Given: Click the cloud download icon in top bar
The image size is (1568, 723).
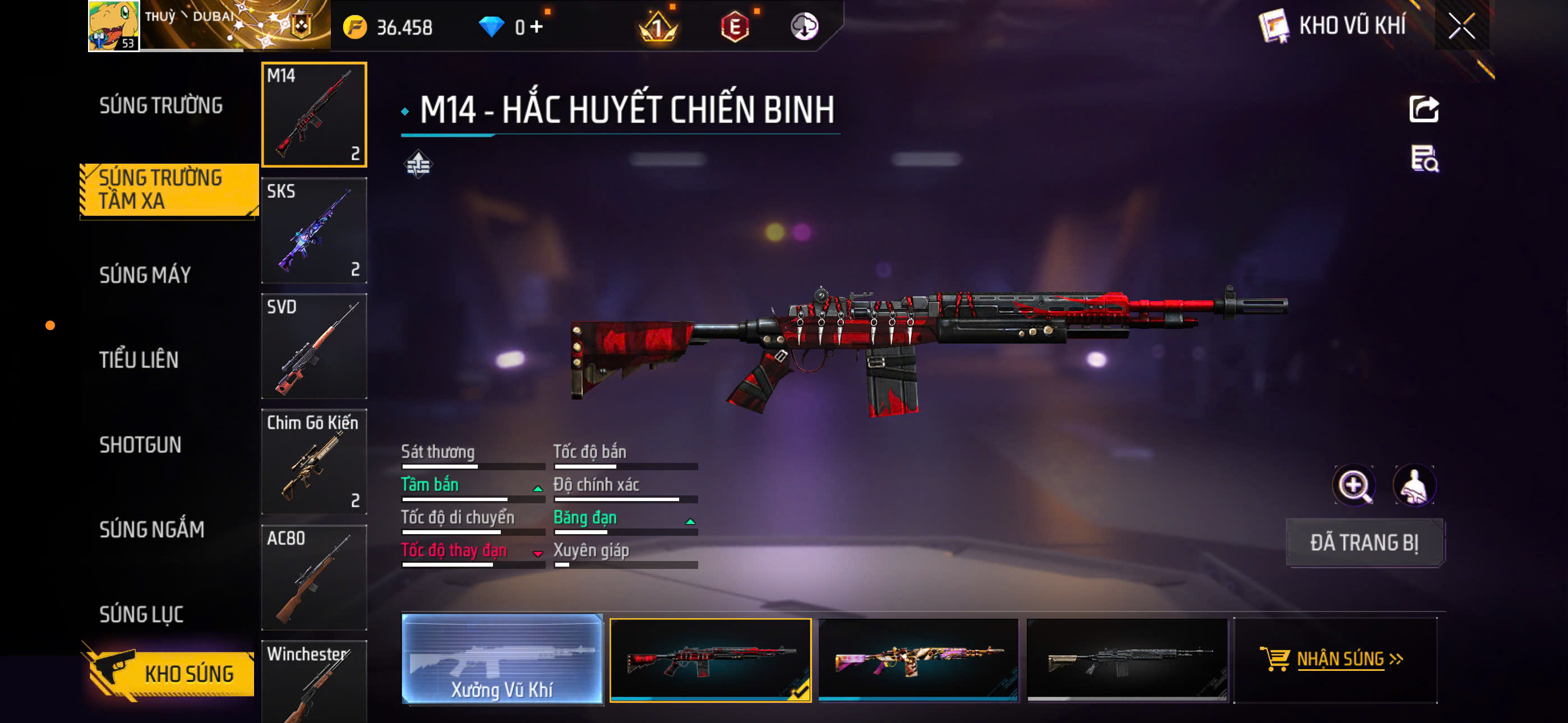Looking at the screenshot, I should (805, 27).
